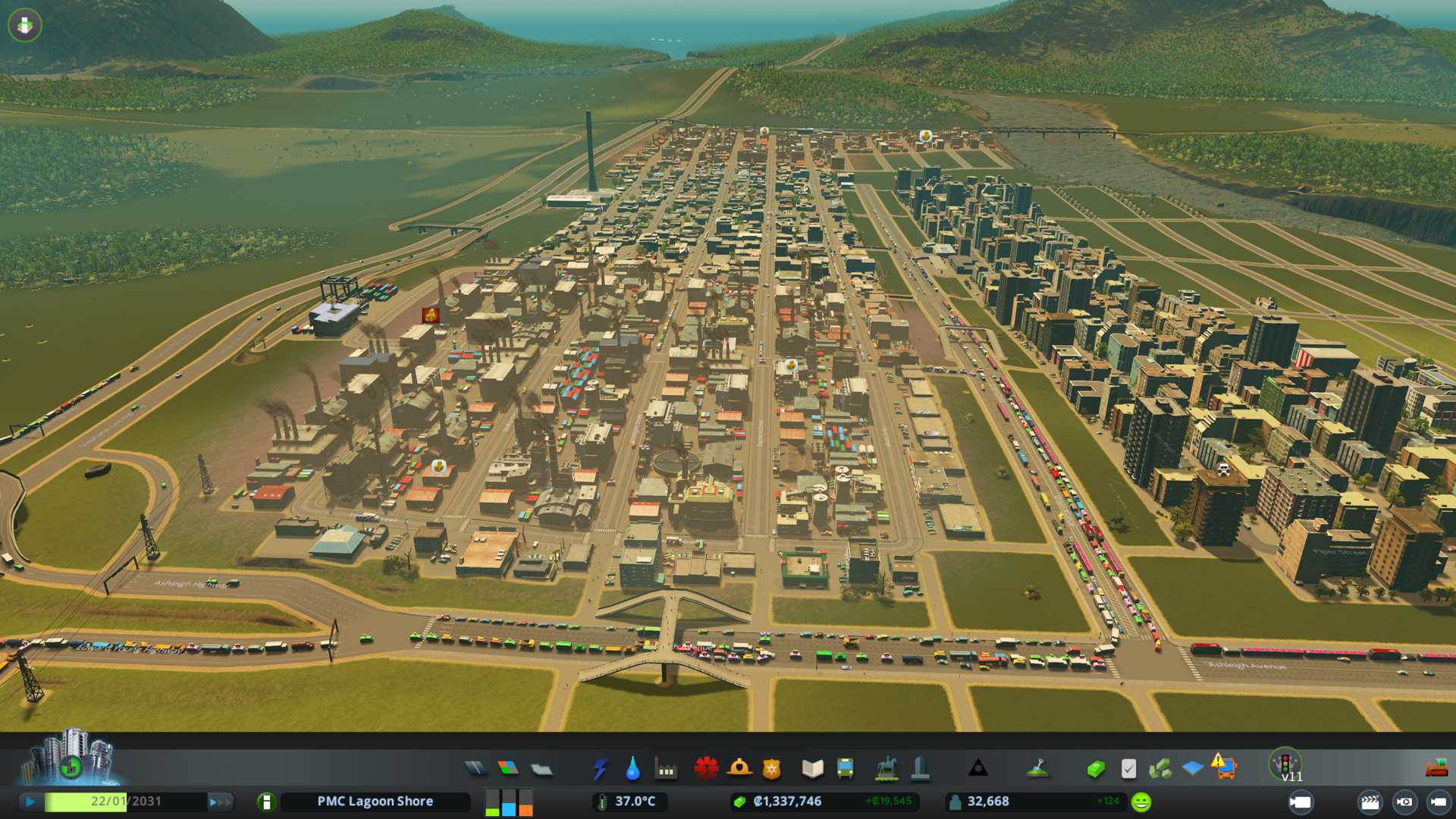The image size is (1456, 819).
Task: Open the Policies checkmark panel
Action: [x=1128, y=769]
